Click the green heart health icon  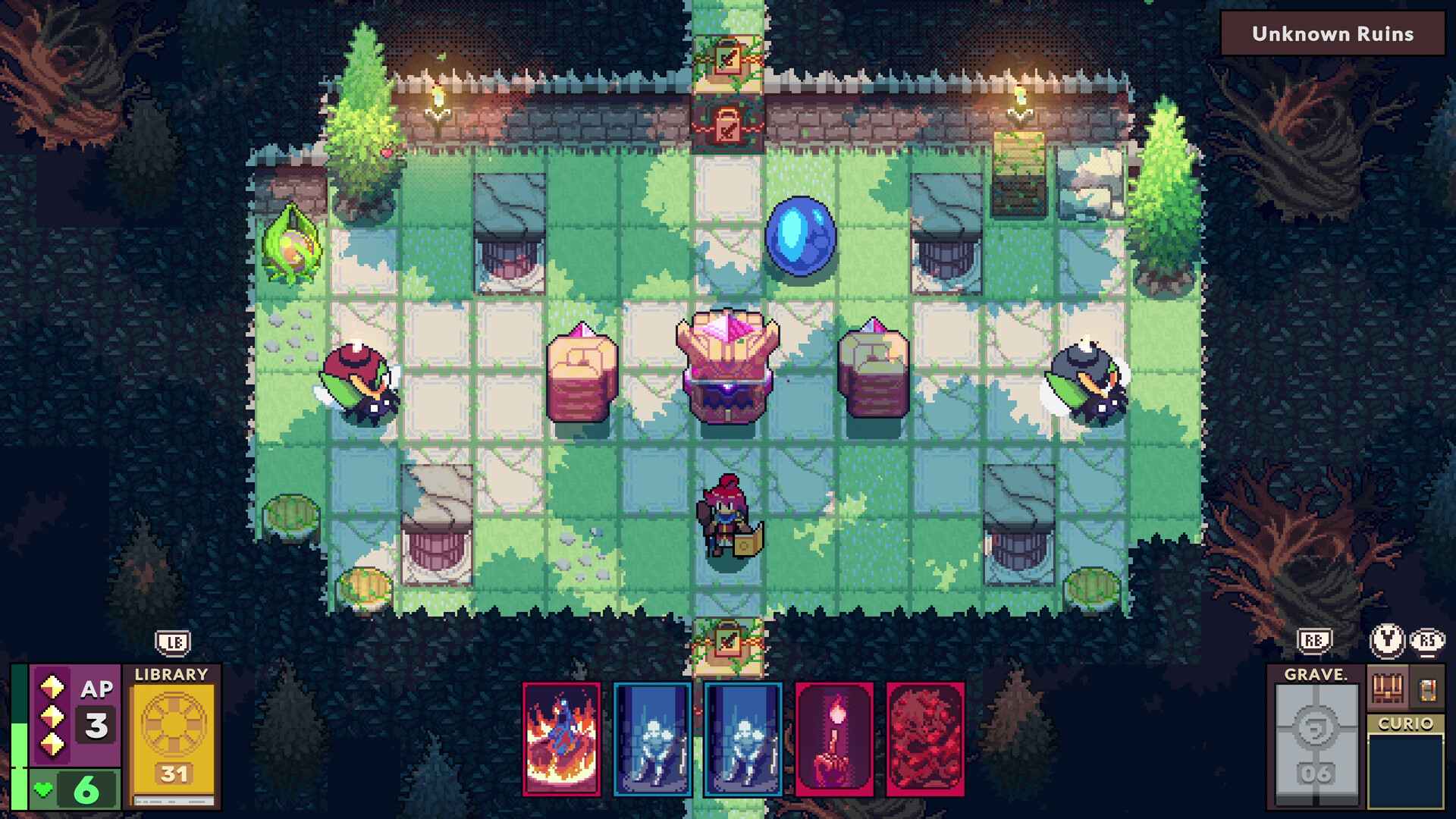(x=43, y=790)
